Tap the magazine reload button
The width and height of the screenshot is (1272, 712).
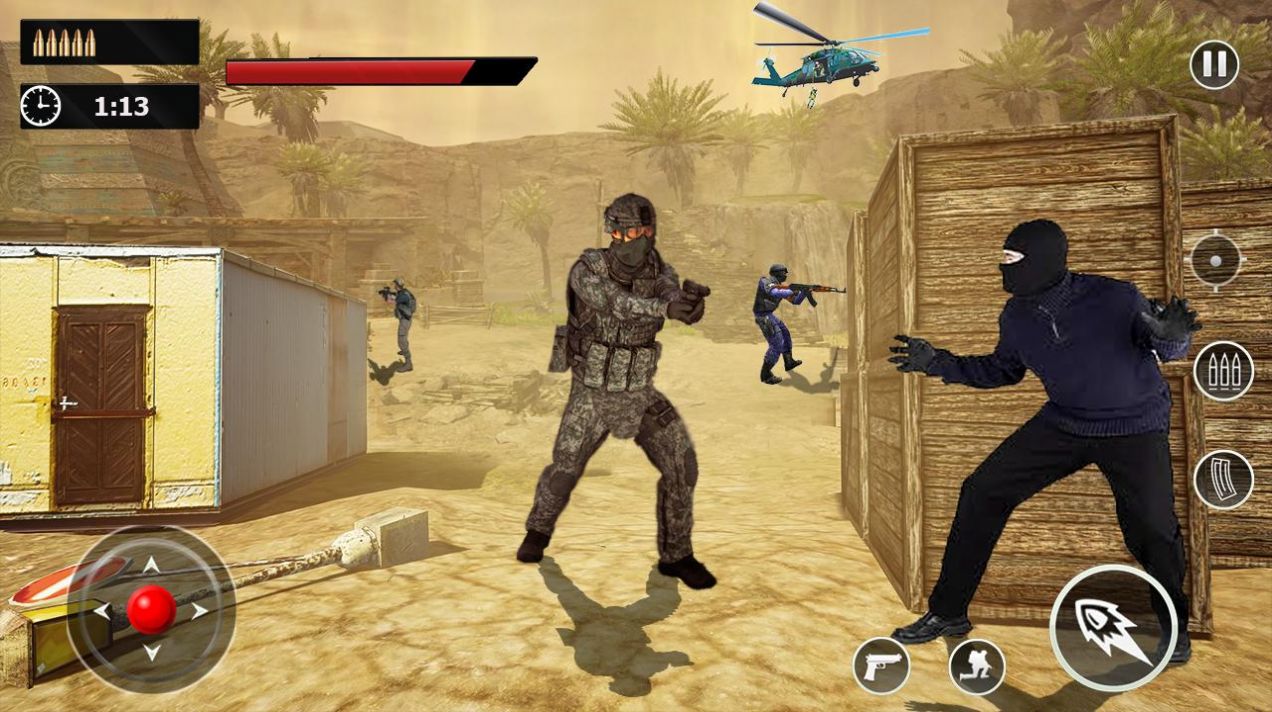pyautogui.click(x=1223, y=479)
